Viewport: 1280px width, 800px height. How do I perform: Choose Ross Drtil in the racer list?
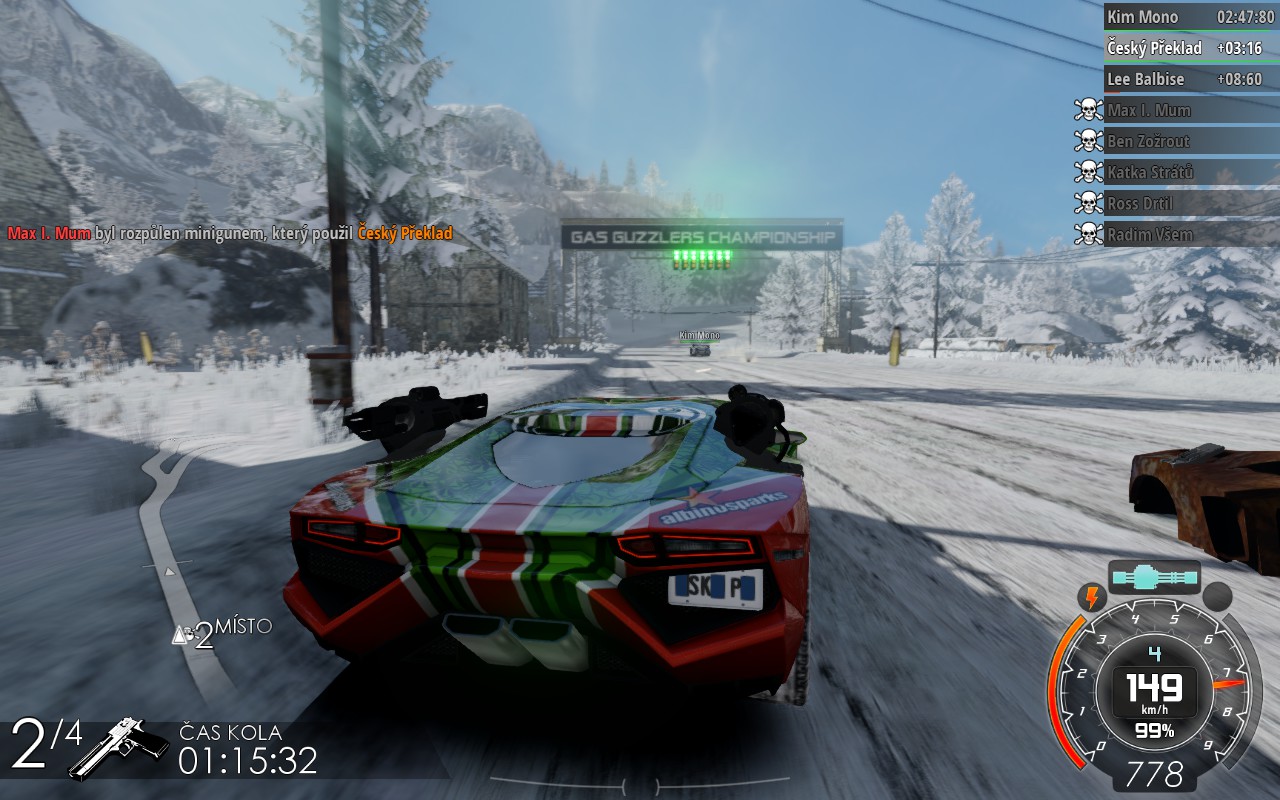point(1190,203)
